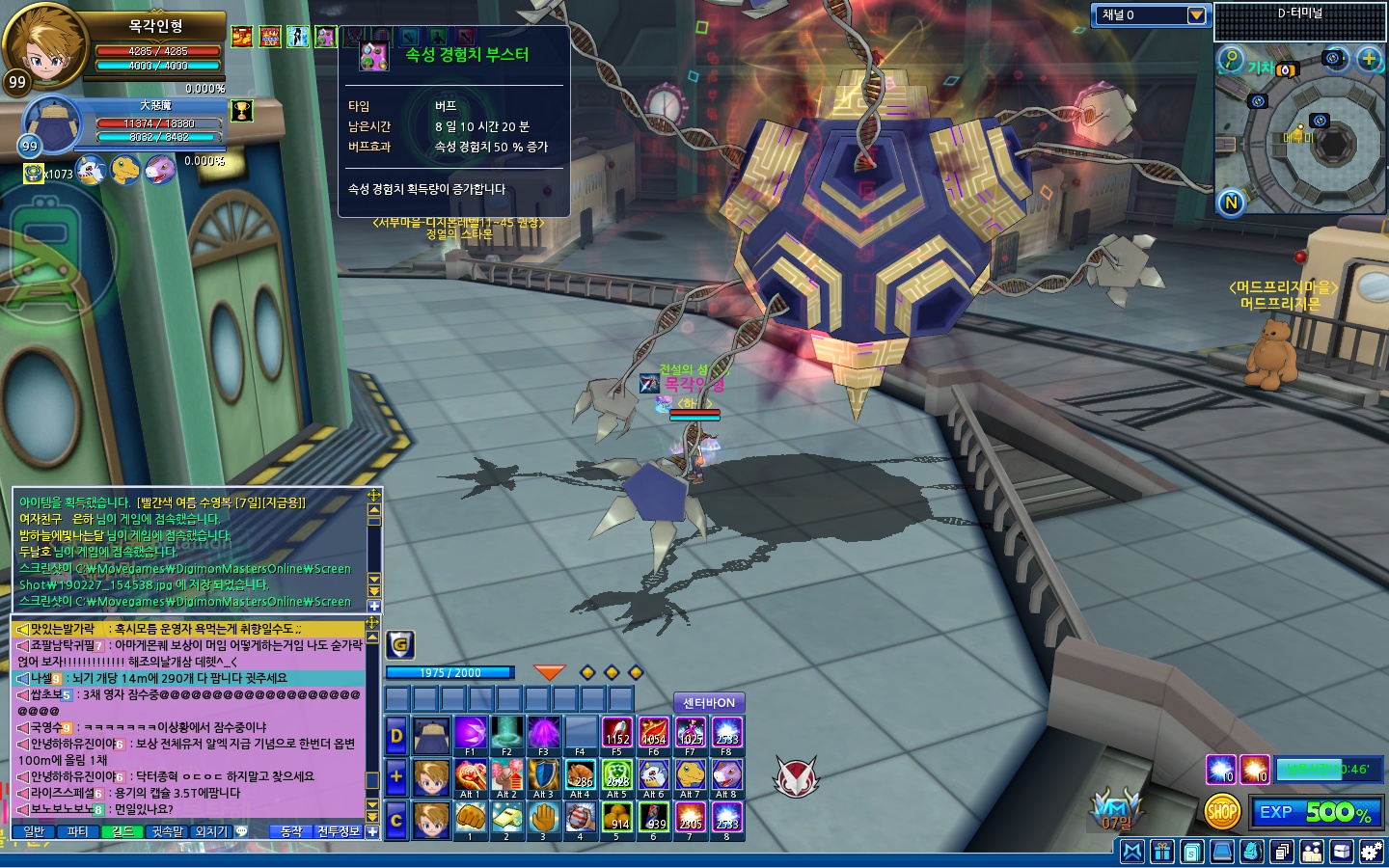Switch chat to the 파티 party tab
This screenshot has width=1389, height=868.
tap(77, 831)
